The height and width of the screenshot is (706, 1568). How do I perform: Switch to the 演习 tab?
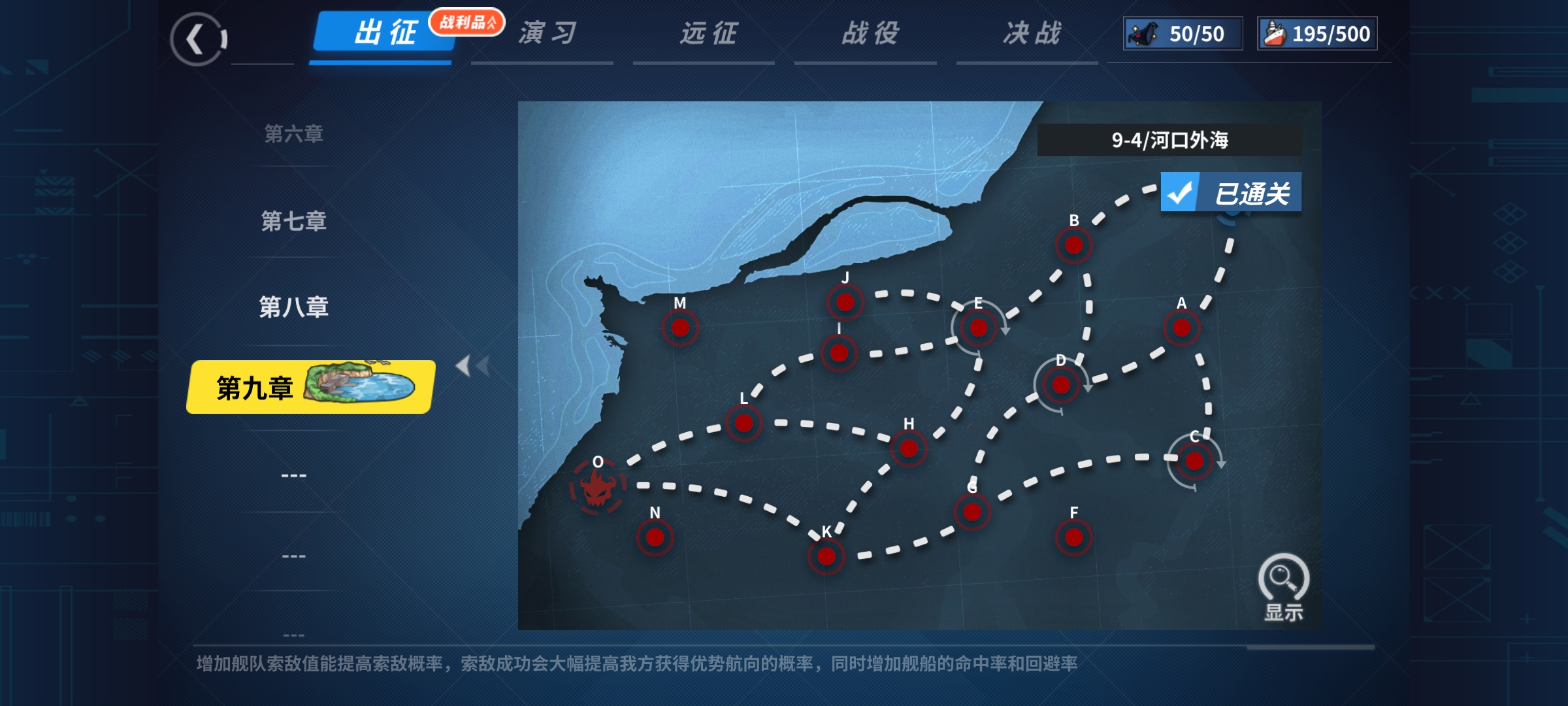547,33
